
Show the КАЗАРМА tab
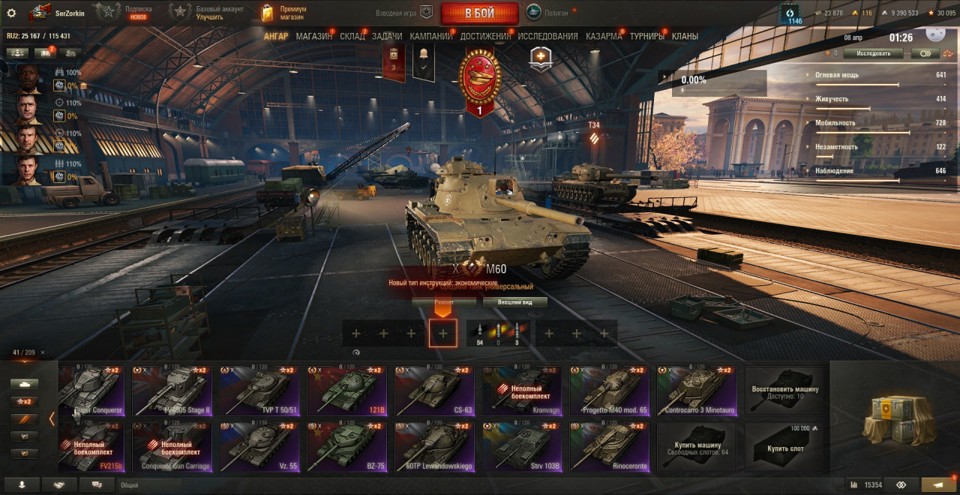604,36
